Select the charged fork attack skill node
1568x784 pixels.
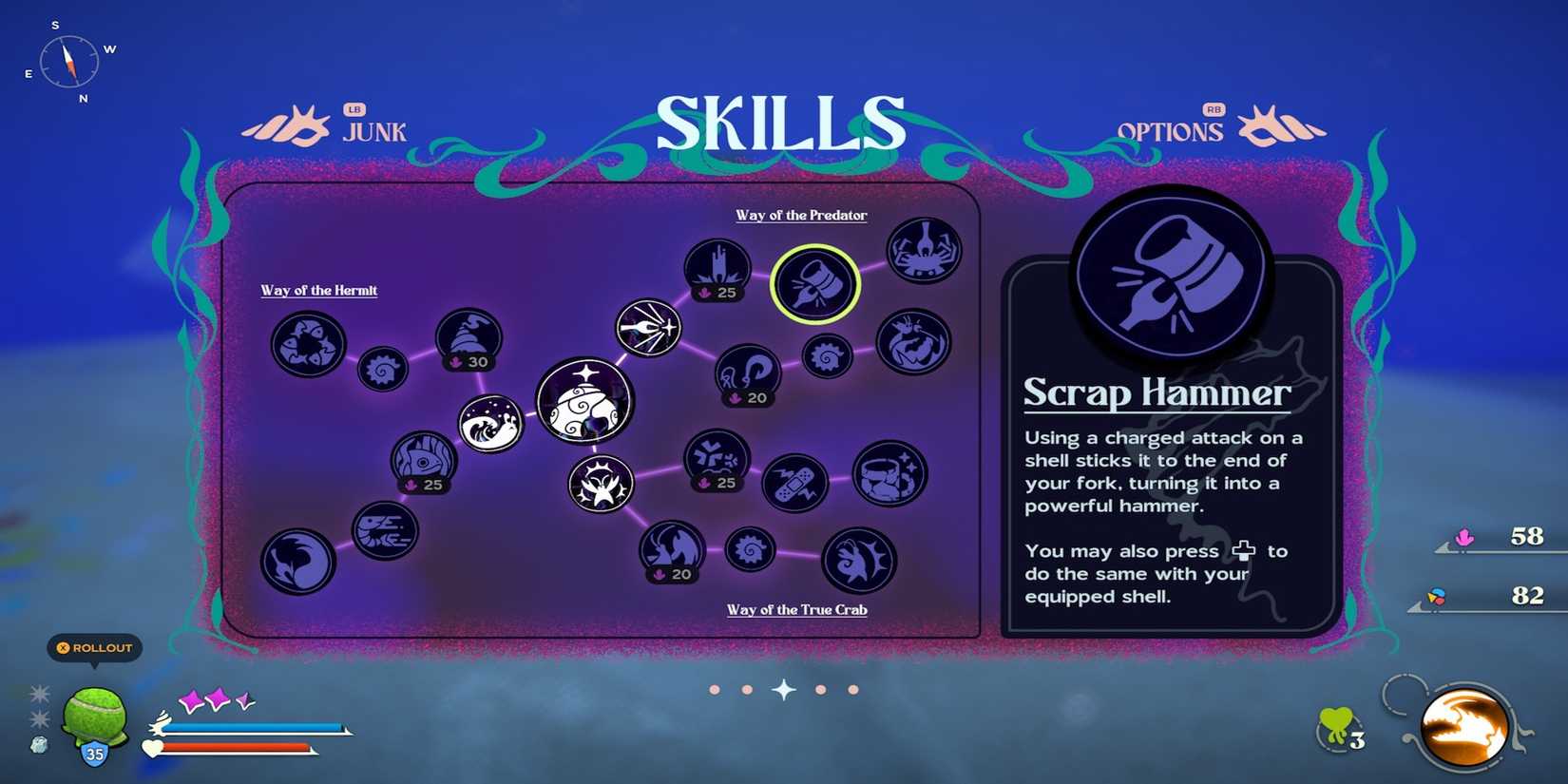click(647, 326)
